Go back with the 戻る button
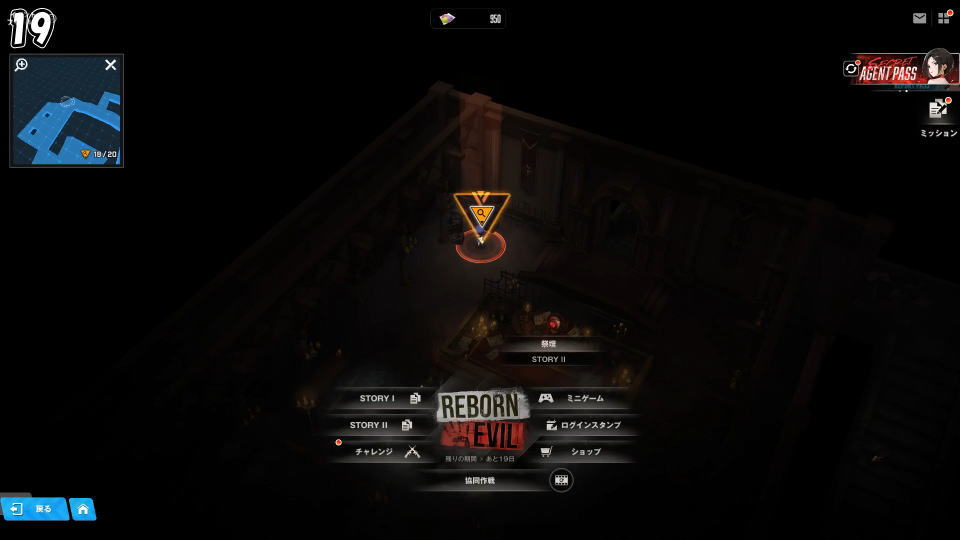Viewport: 960px width, 540px height. (x=34, y=509)
